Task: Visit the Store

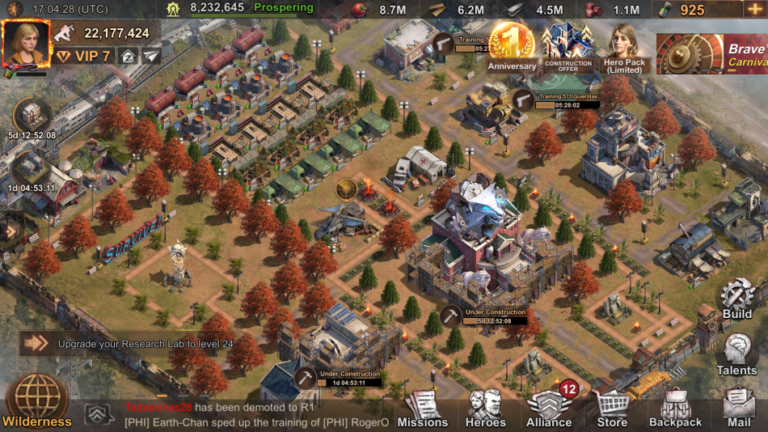Action: click(x=612, y=407)
